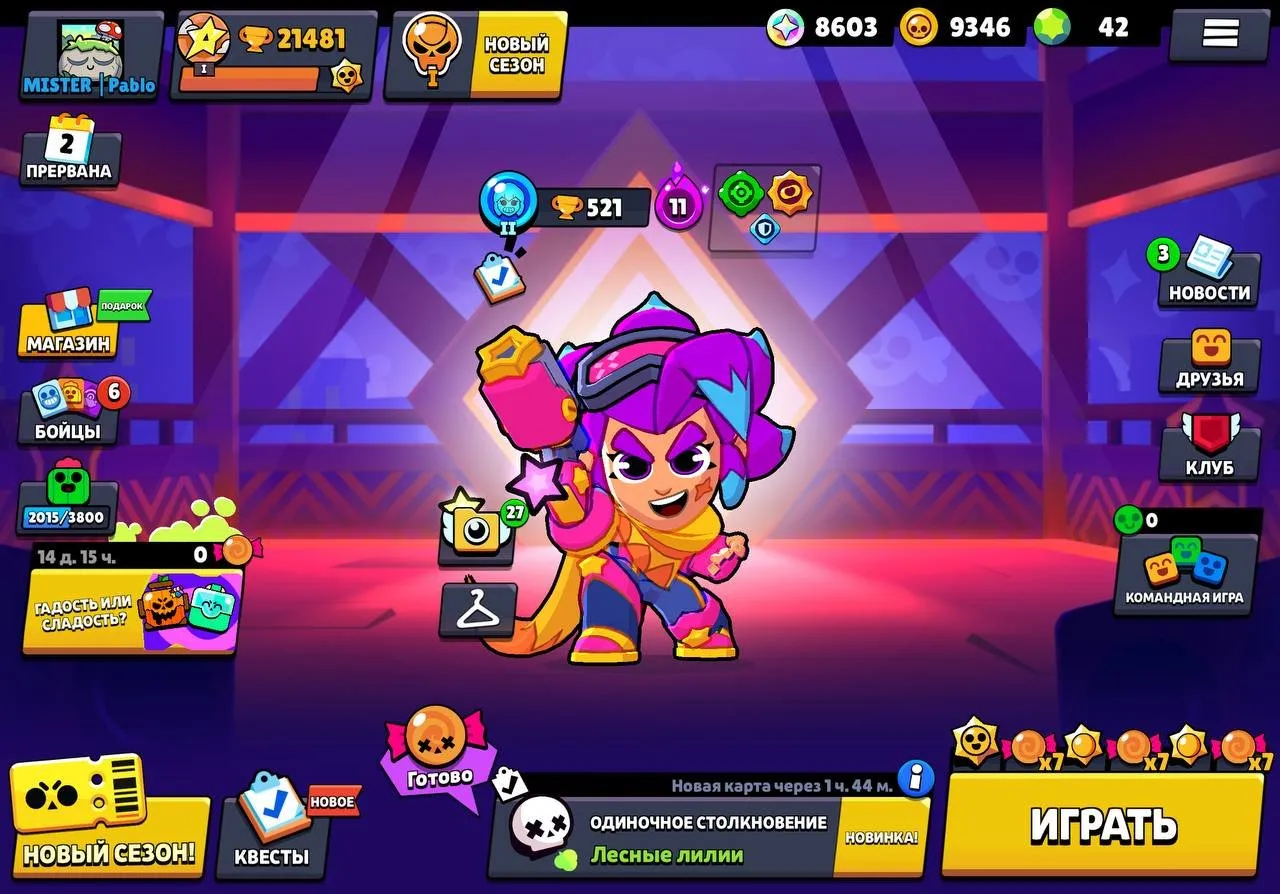Open the Клуб shield icon
The image size is (1280, 894).
pyautogui.click(x=1207, y=445)
